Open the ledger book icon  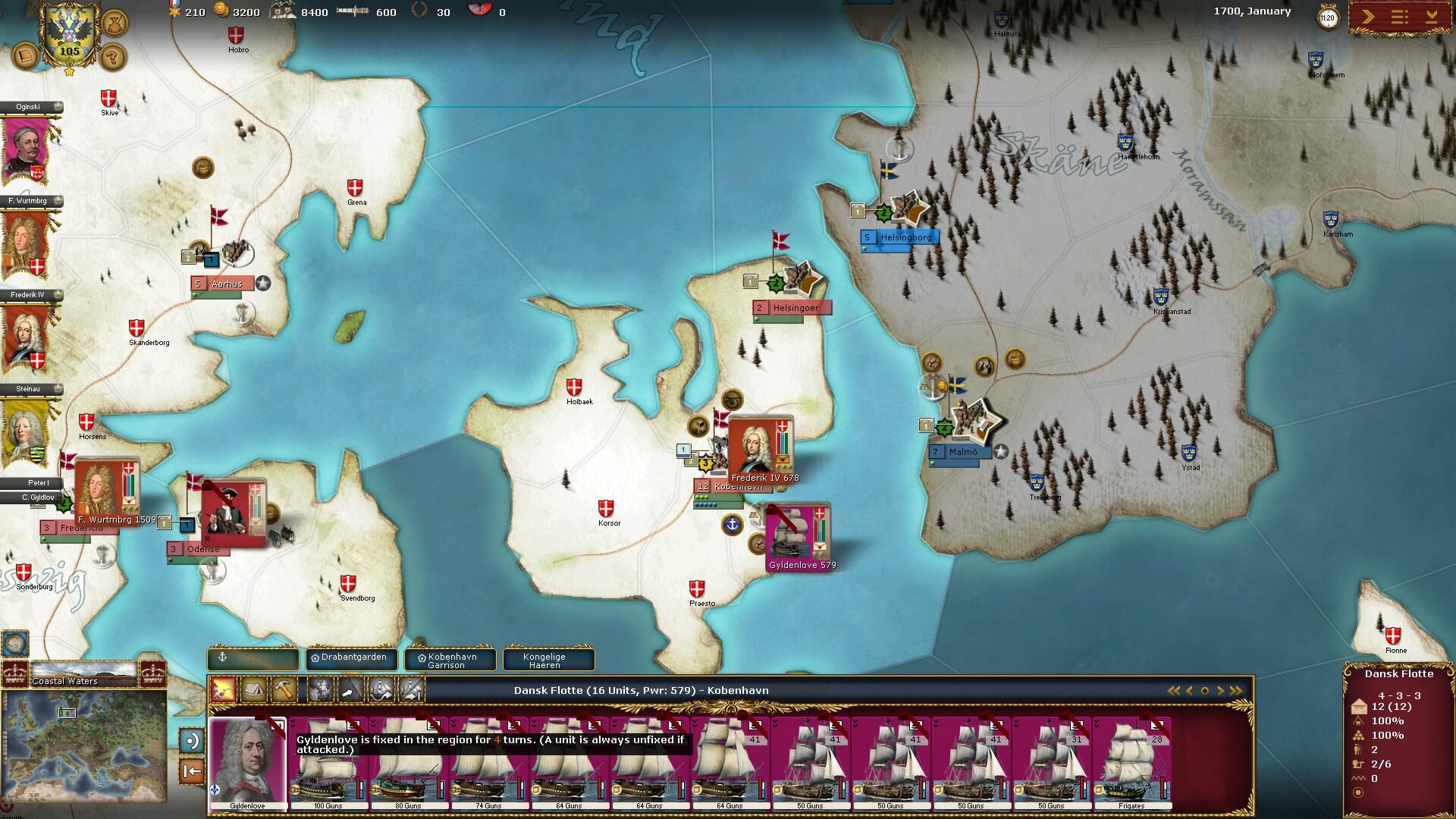(26, 56)
